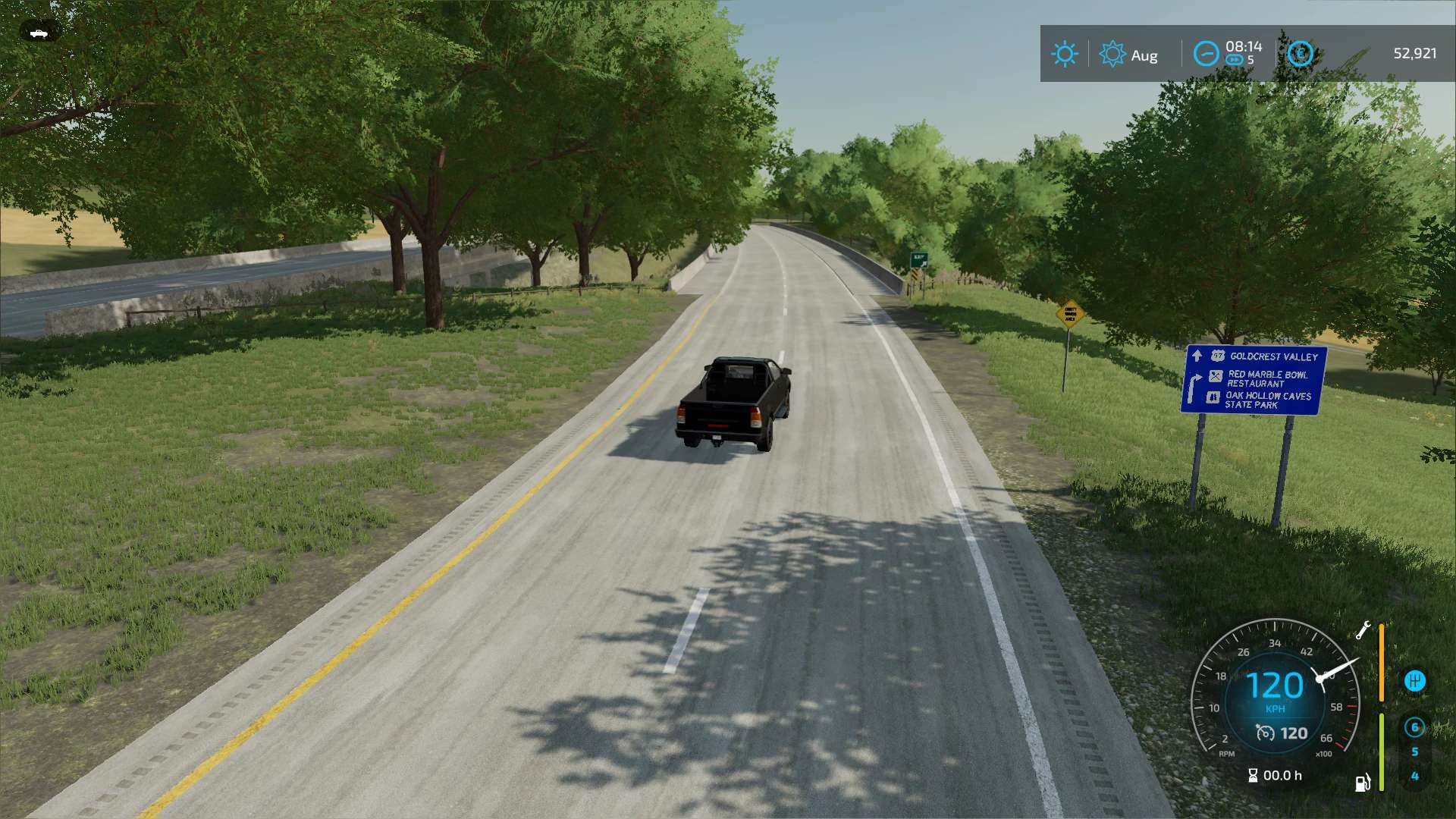Click the gear shifter icon
Image resolution: width=1456 pixels, height=819 pixels.
coord(1414,680)
